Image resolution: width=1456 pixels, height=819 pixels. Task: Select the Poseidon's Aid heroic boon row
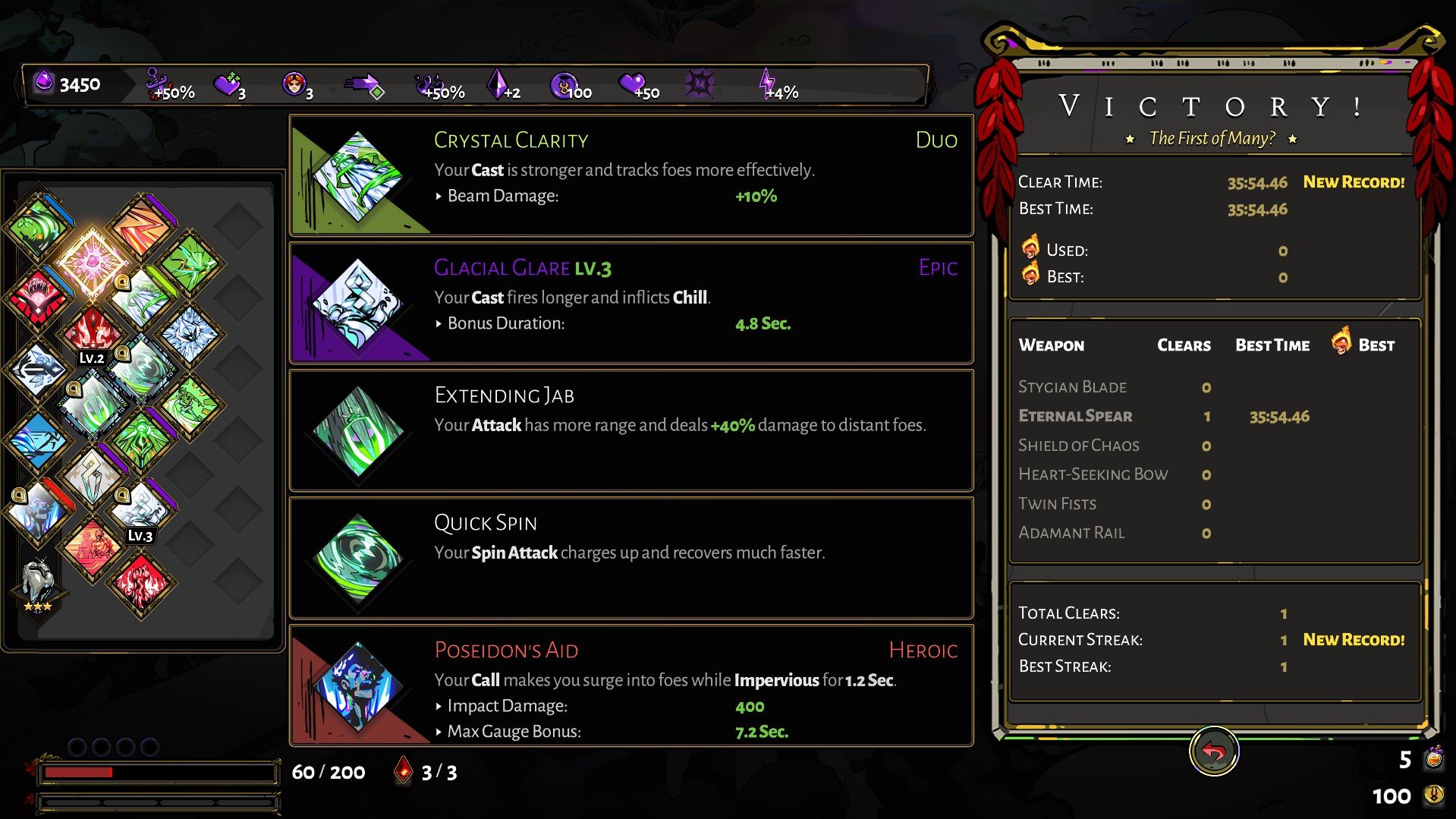click(x=631, y=685)
